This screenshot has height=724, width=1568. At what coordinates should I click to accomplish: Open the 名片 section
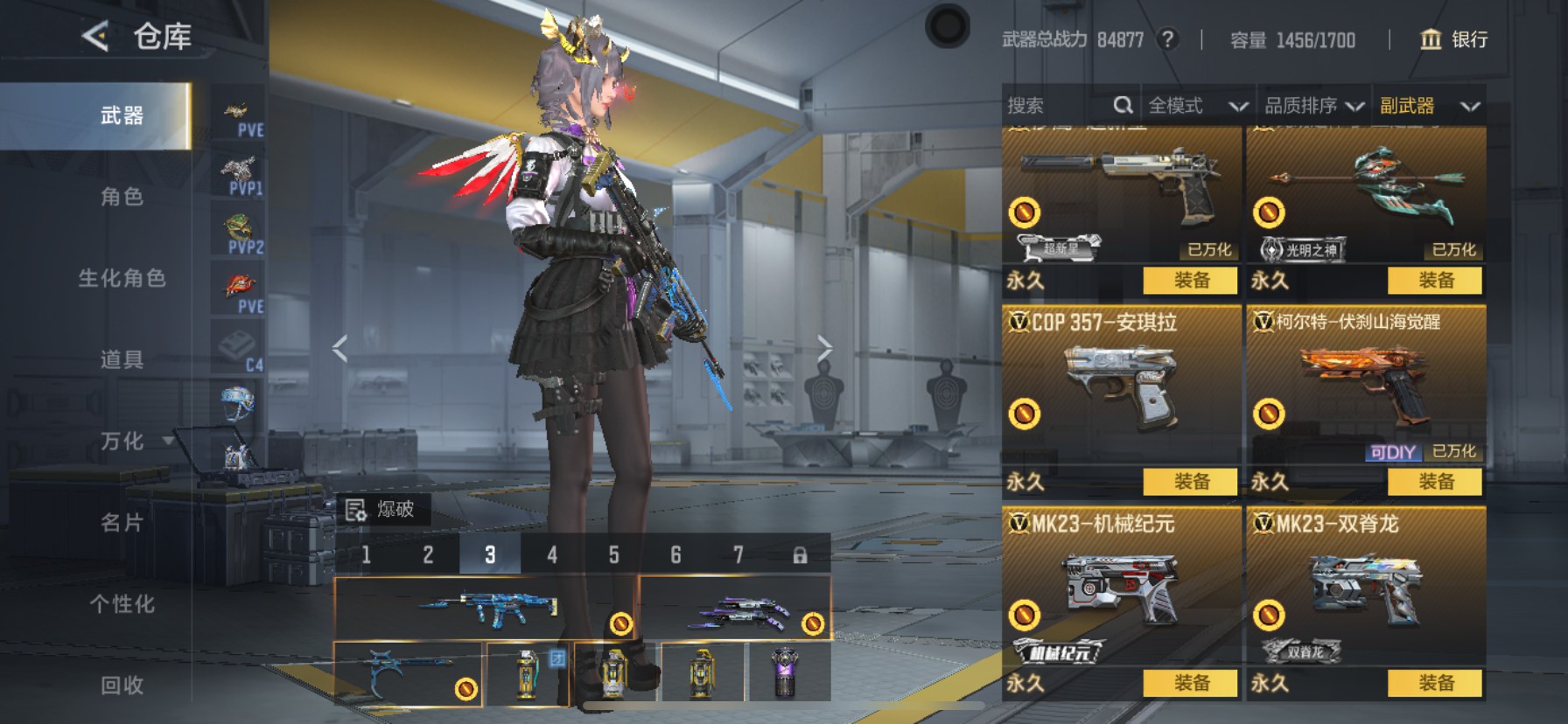[x=122, y=522]
